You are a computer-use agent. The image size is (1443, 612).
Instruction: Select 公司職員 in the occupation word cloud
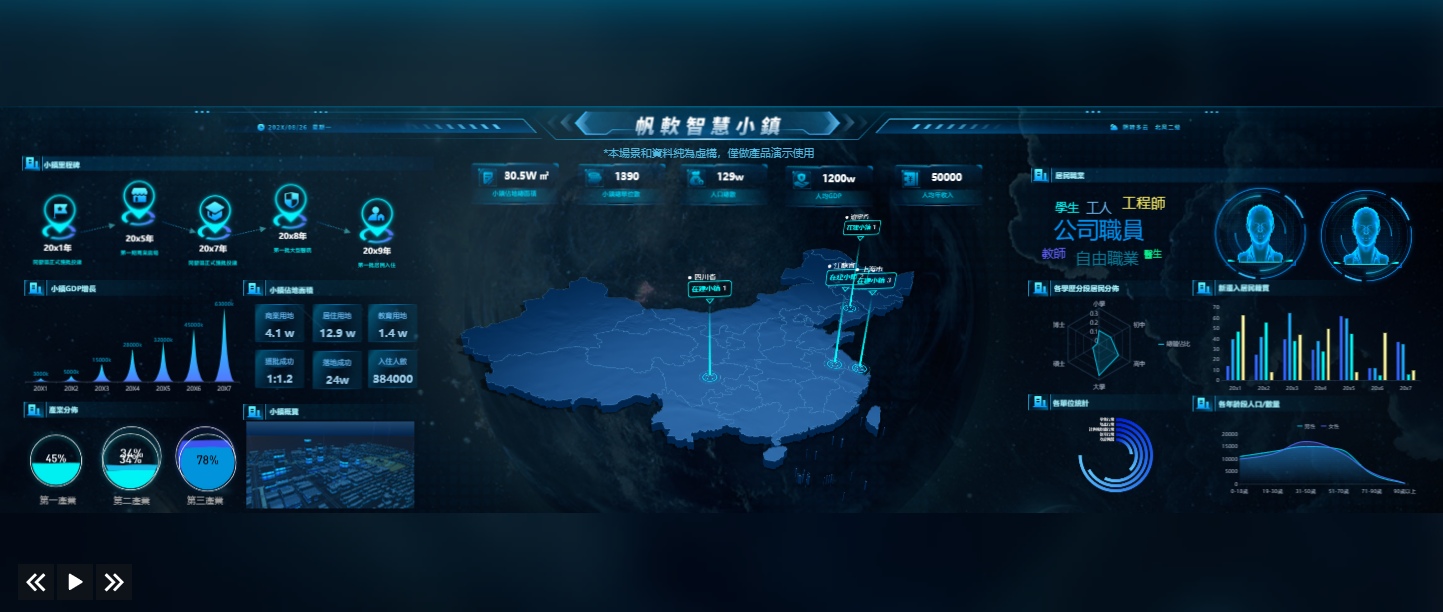pos(1098,231)
